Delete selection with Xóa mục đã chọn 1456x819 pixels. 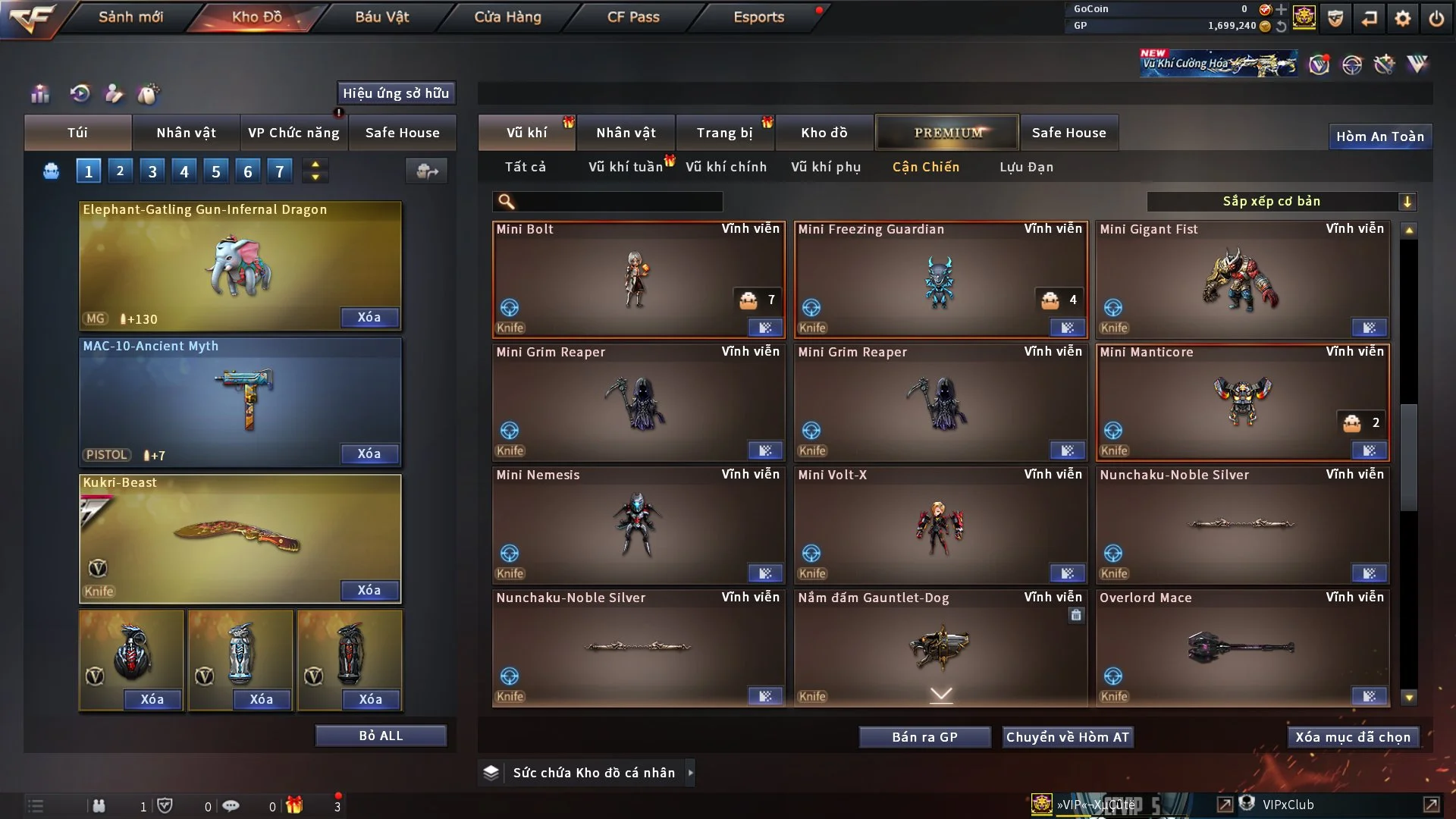pos(1353,737)
